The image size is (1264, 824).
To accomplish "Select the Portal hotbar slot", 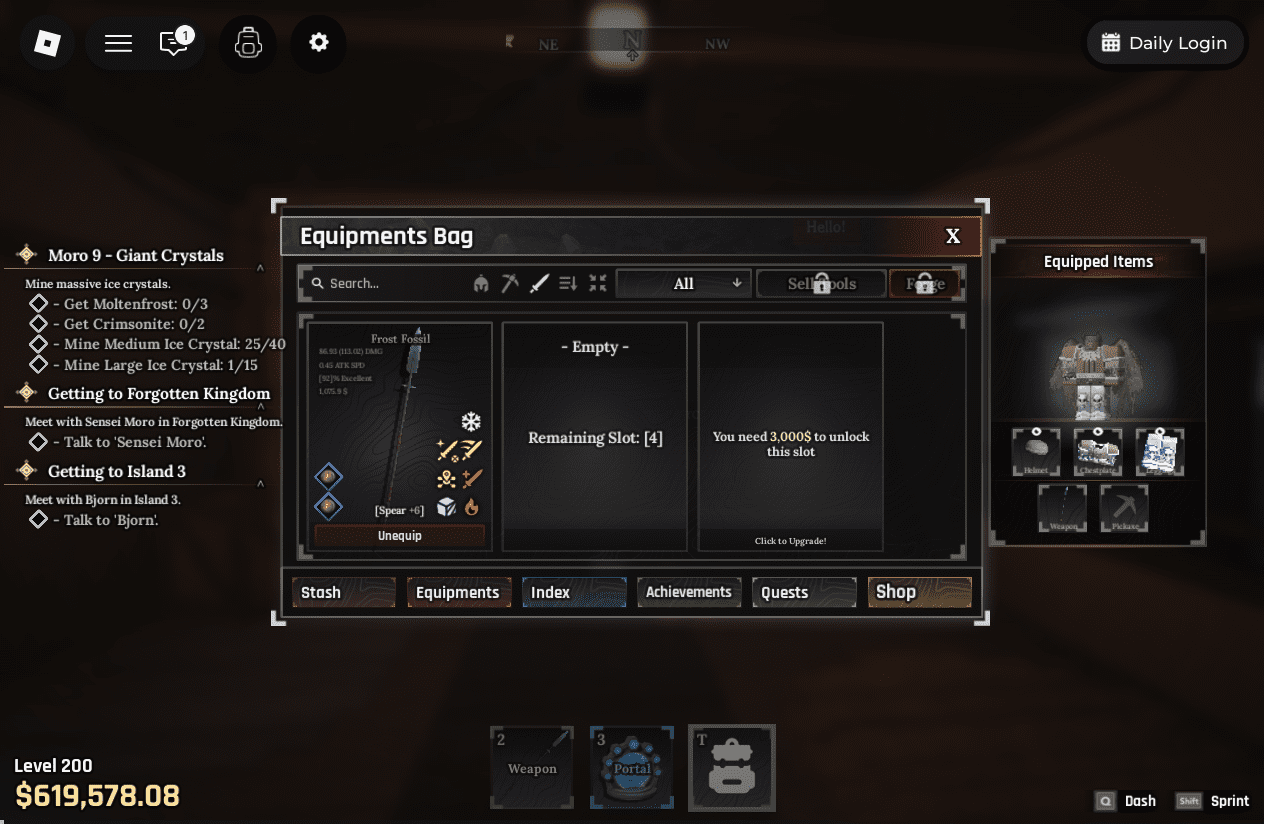I will point(632,767).
